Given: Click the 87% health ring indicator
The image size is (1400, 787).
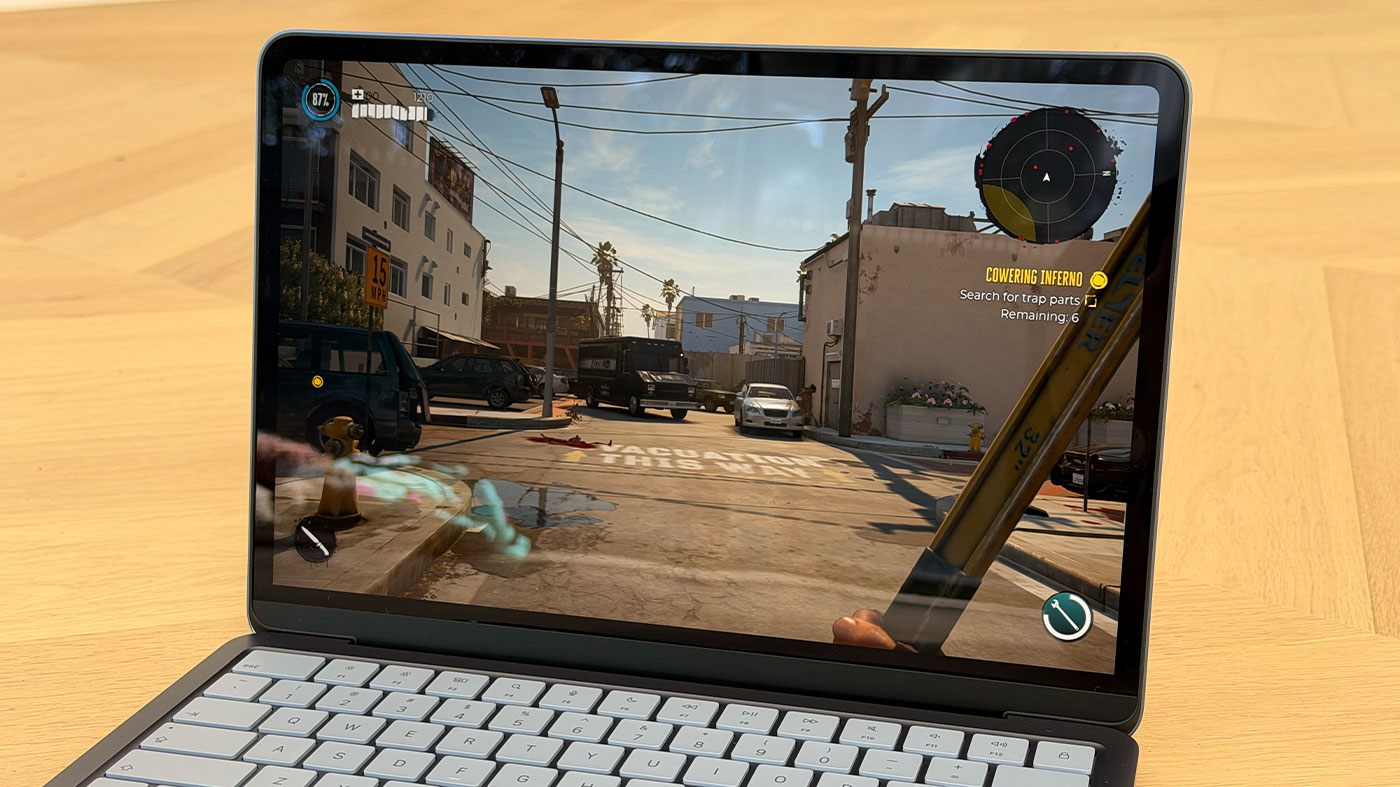Looking at the screenshot, I should pyautogui.click(x=321, y=99).
